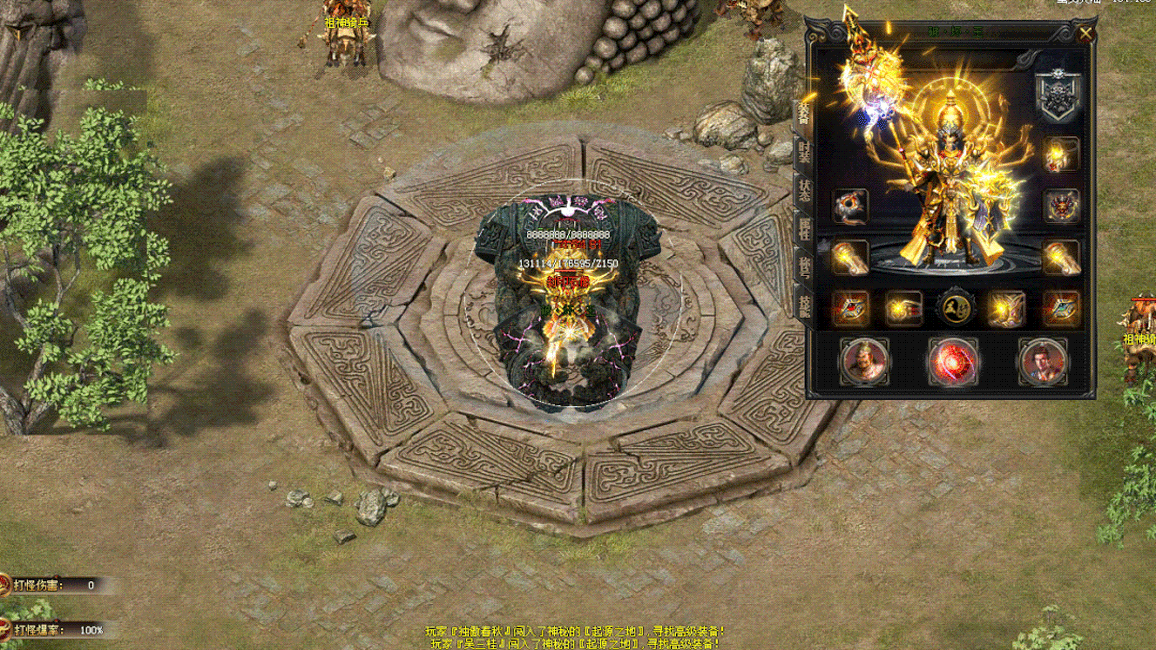Switch to the 属性 attributes tab

(803, 227)
